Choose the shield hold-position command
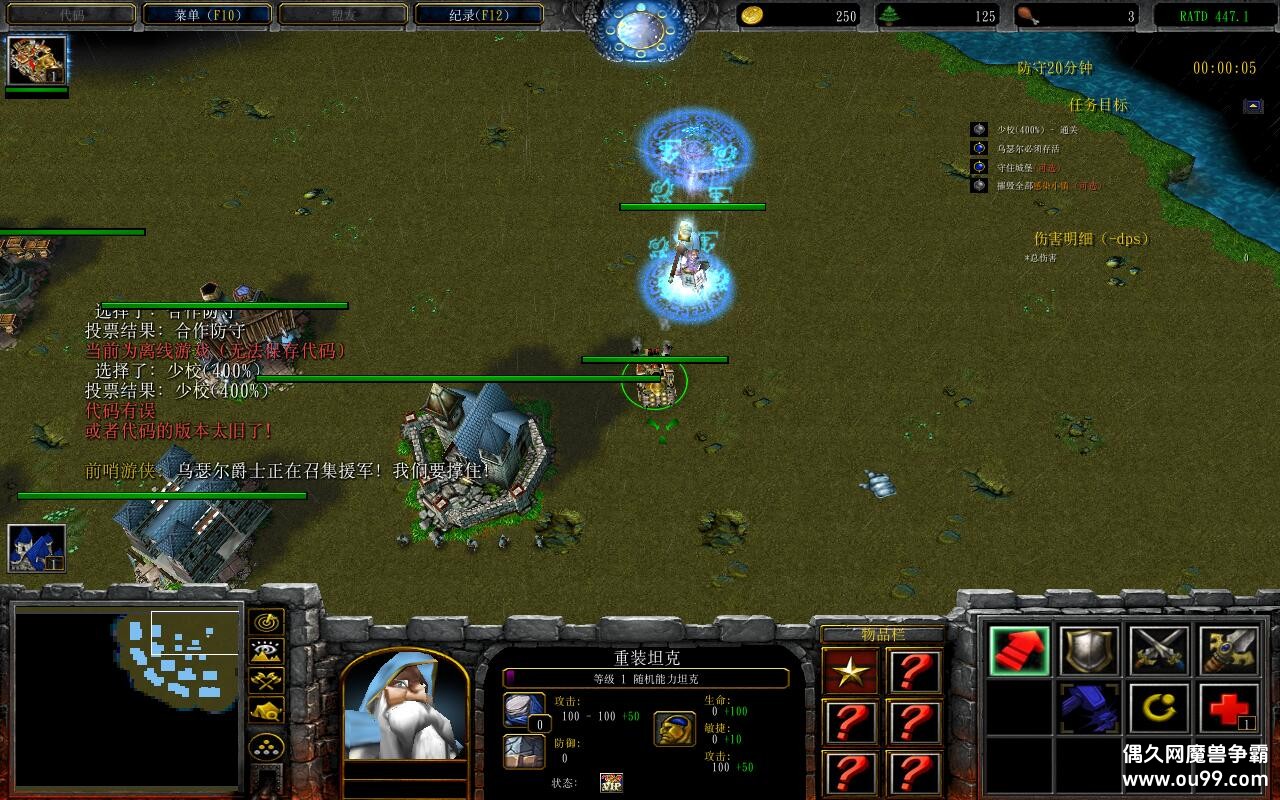Viewport: 1280px width, 800px height. [1089, 651]
